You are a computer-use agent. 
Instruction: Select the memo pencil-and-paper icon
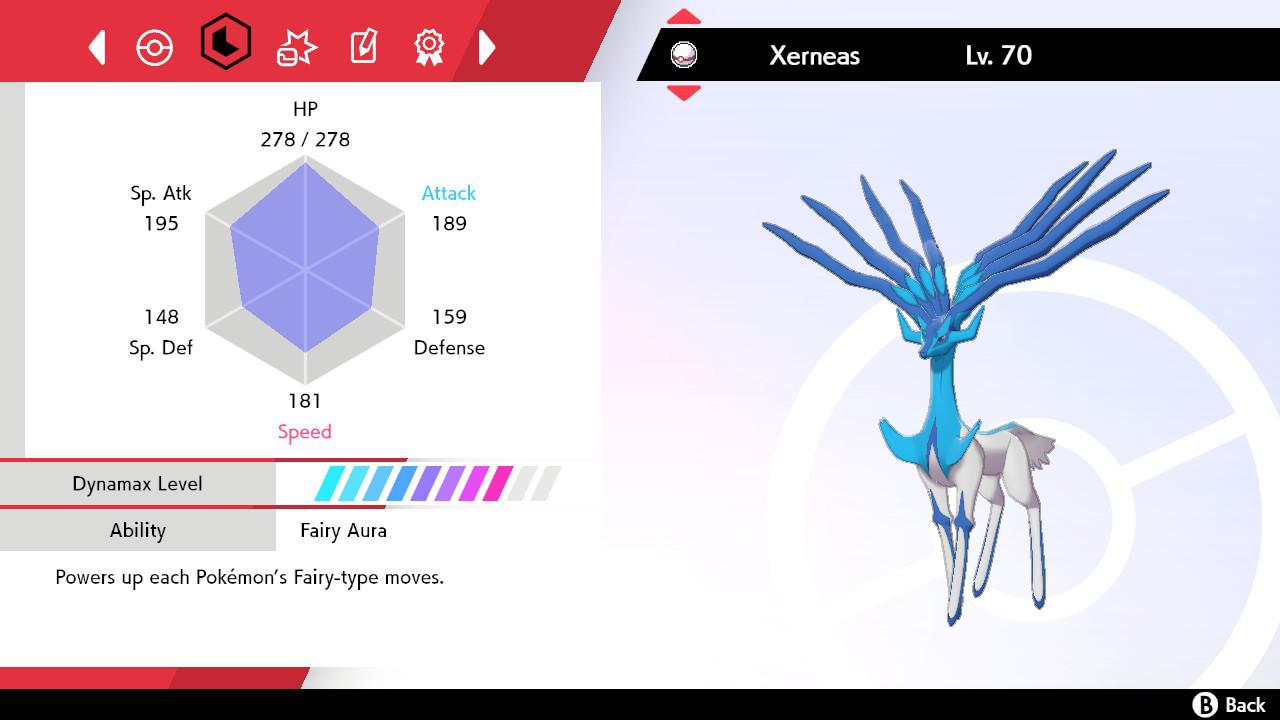click(x=362, y=46)
